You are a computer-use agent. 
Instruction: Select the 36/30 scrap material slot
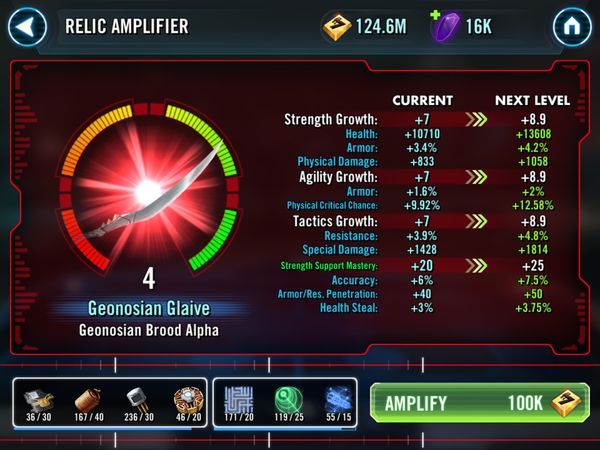[39, 402]
